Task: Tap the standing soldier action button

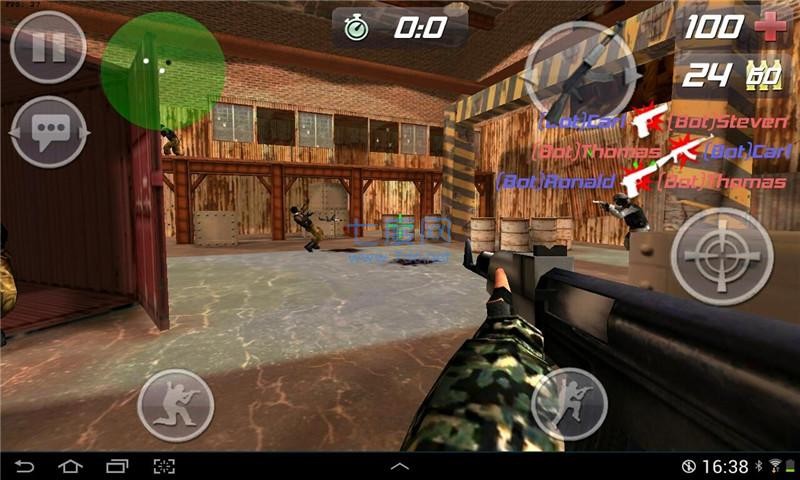Action: pos(570,405)
